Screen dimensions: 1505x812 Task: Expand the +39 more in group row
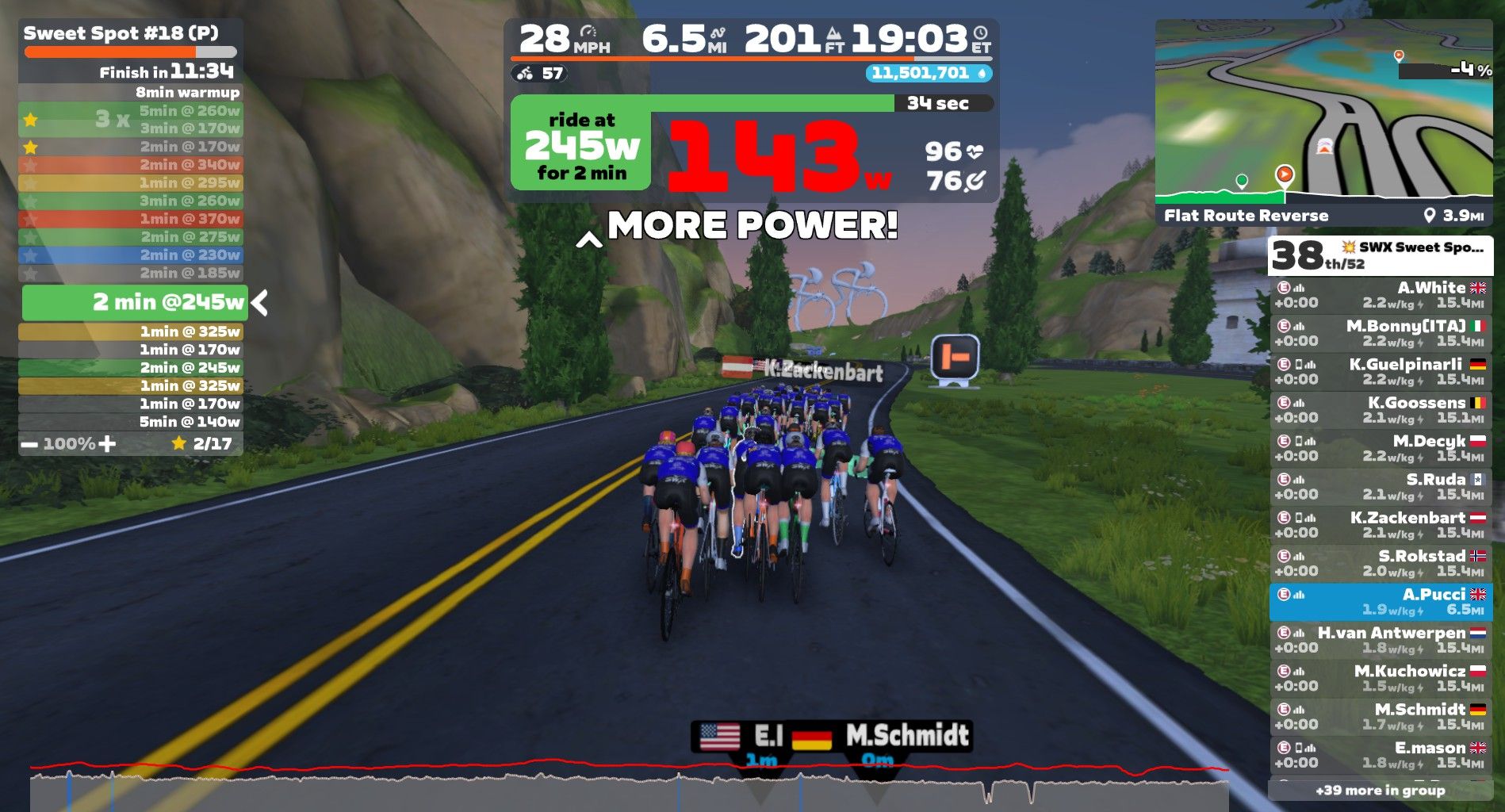1380,791
